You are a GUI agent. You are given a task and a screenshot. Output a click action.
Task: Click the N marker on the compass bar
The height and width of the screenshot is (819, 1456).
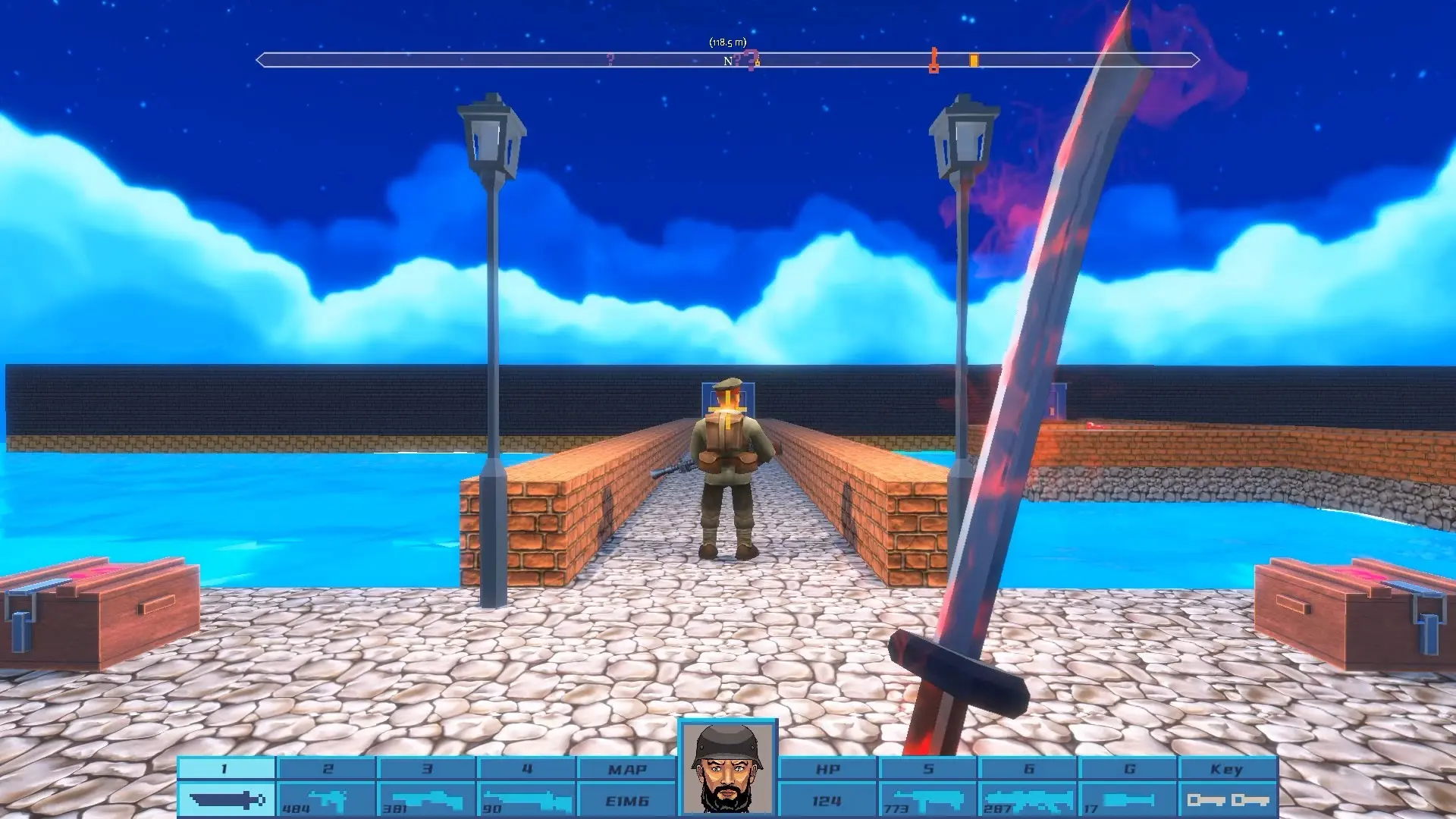[x=728, y=61]
